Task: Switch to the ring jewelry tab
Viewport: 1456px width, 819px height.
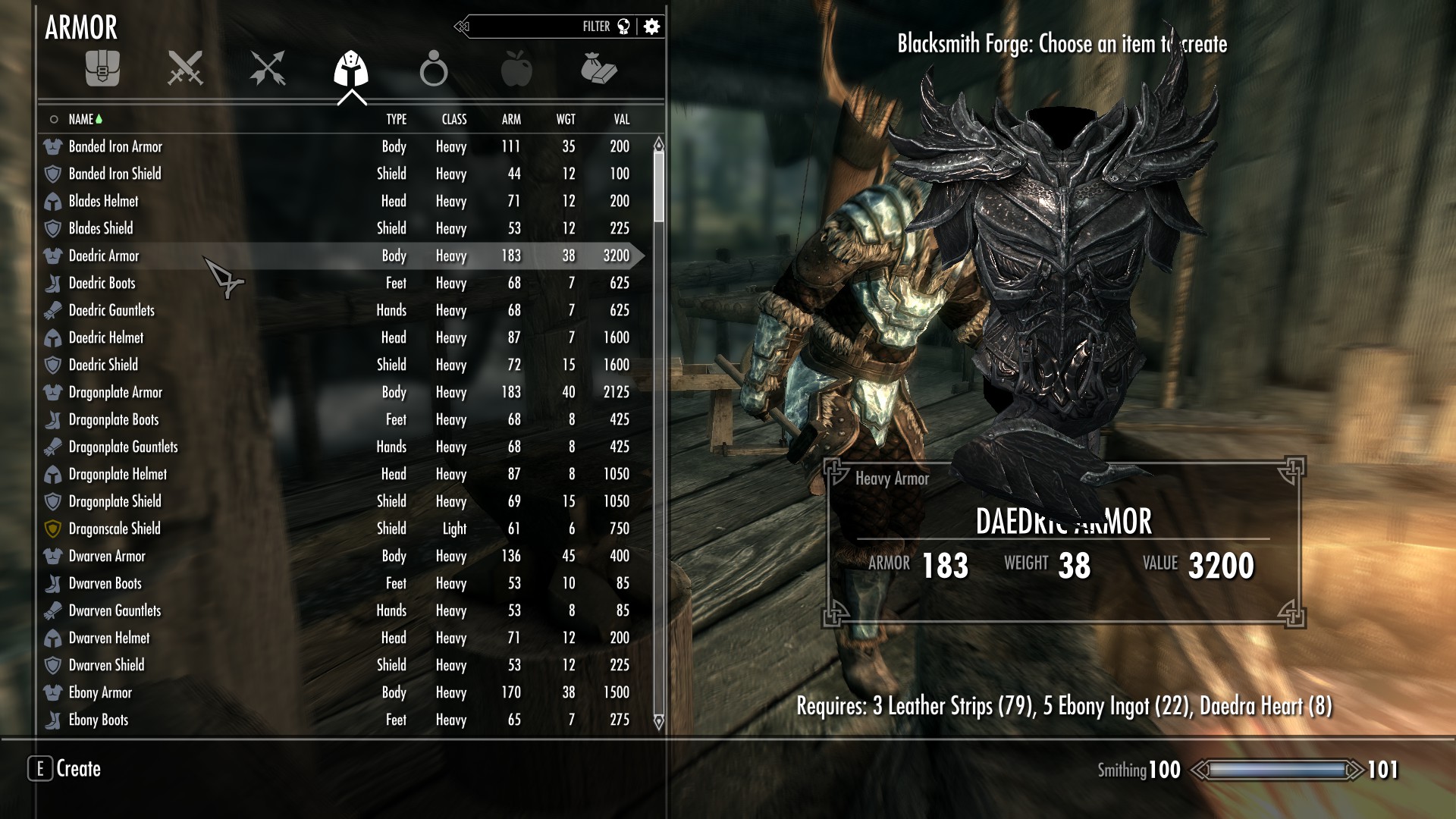Action: pyautogui.click(x=433, y=68)
